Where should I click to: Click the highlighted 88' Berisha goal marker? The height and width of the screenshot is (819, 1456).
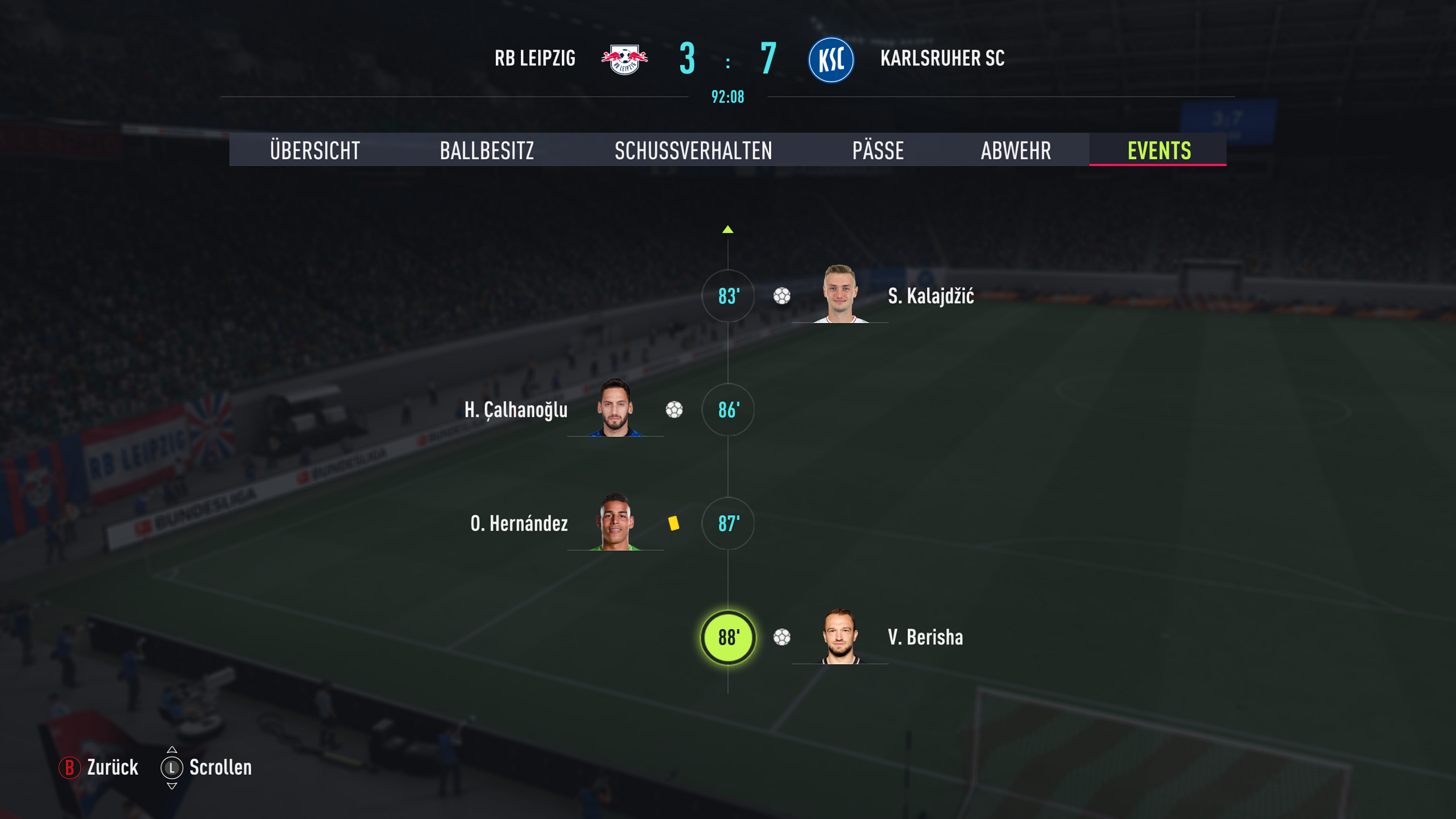click(728, 637)
